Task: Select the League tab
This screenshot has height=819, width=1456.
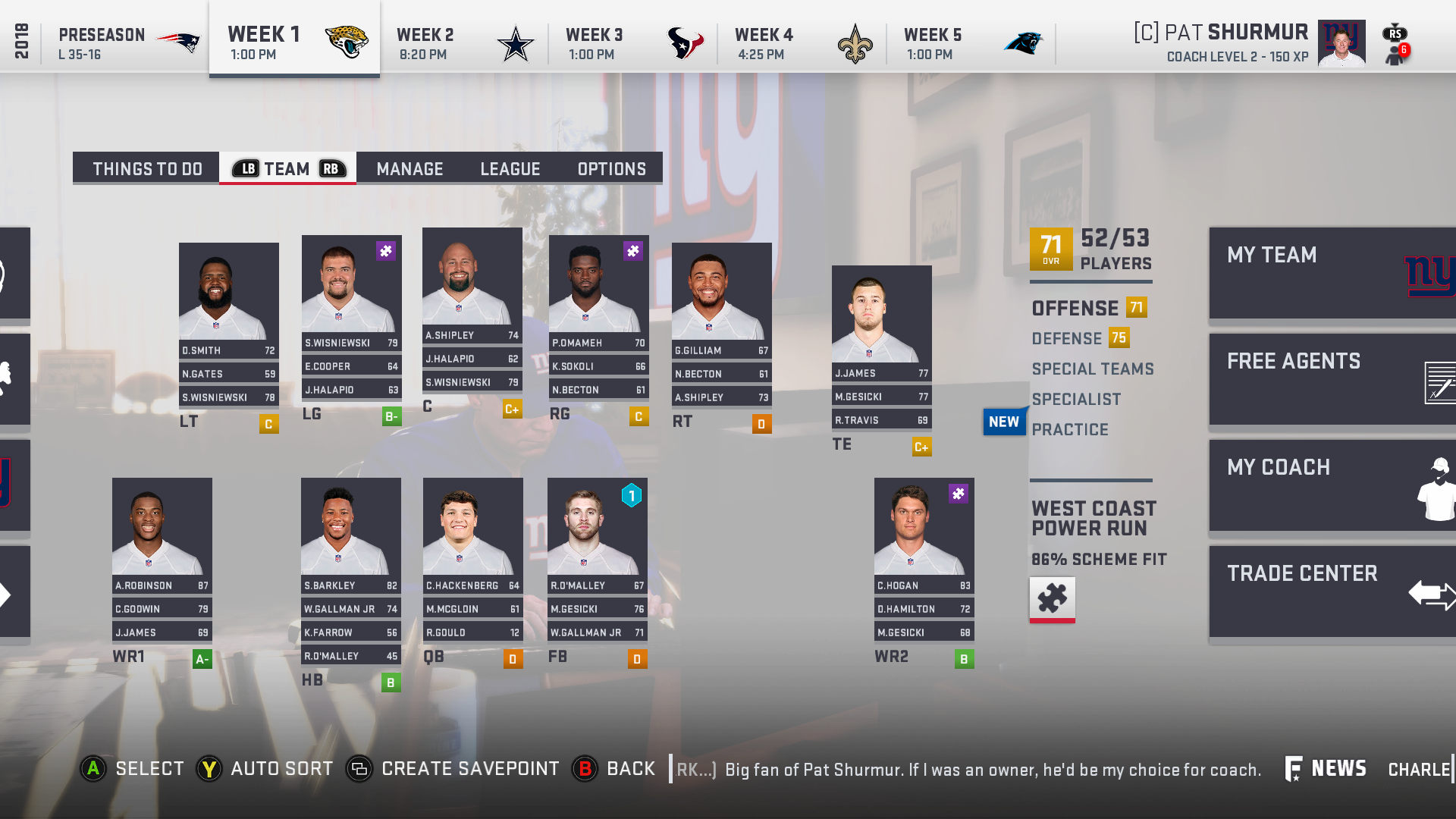Action: click(x=510, y=168)
